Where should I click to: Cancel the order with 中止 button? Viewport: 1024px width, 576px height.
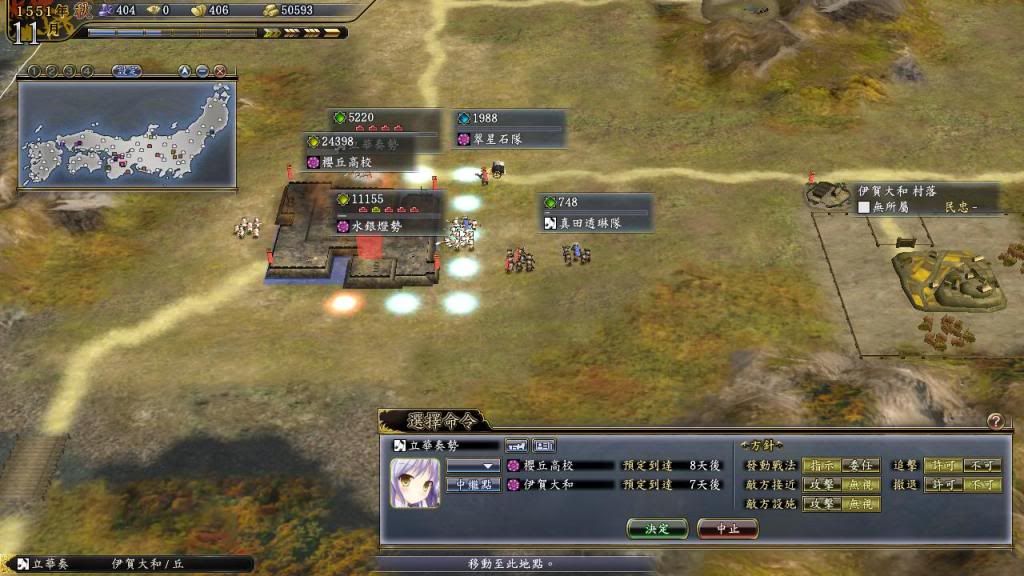tap(727, 528)
